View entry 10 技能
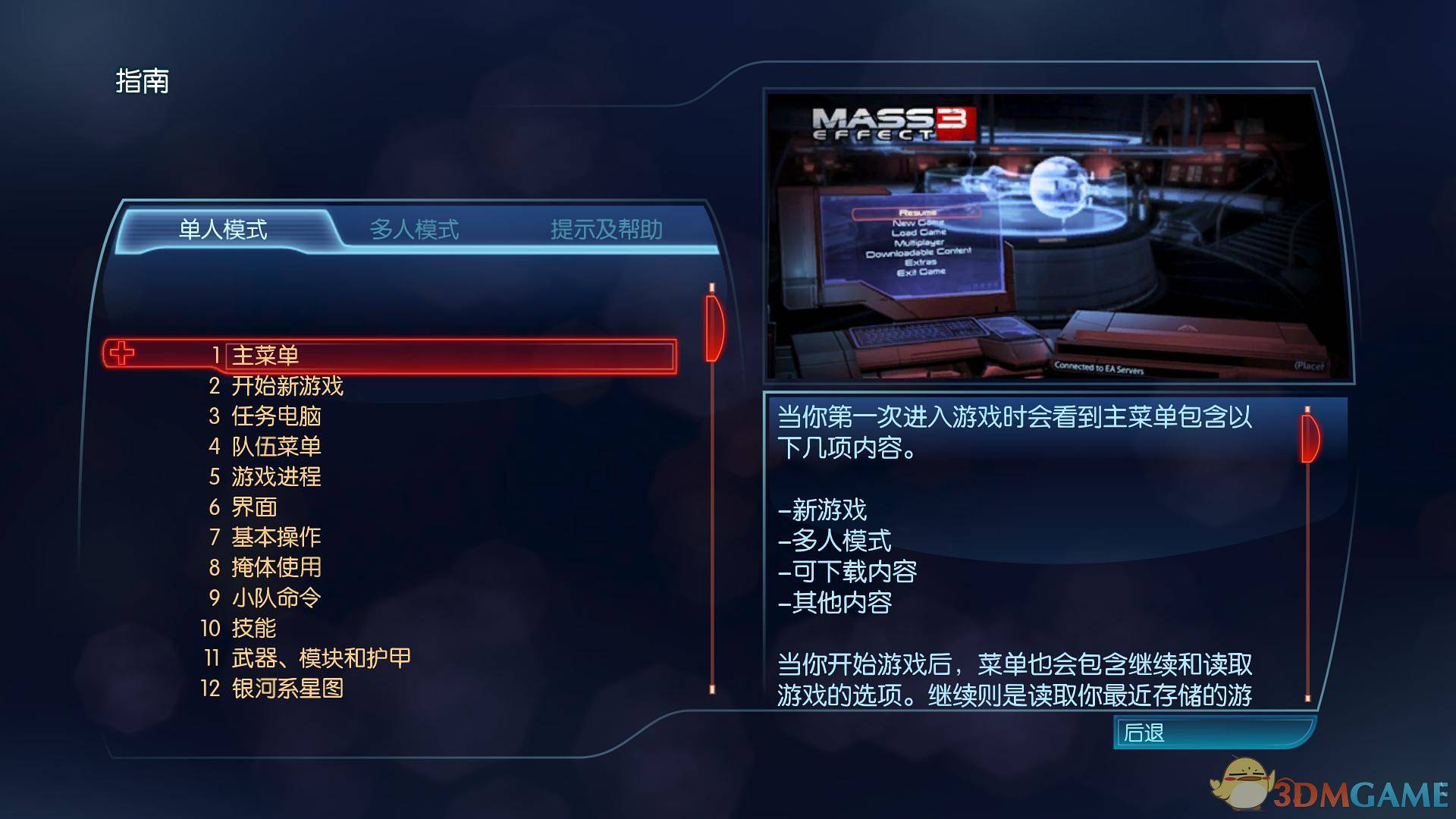This screenshot has width=1456, height=819. tap(253, 628)
